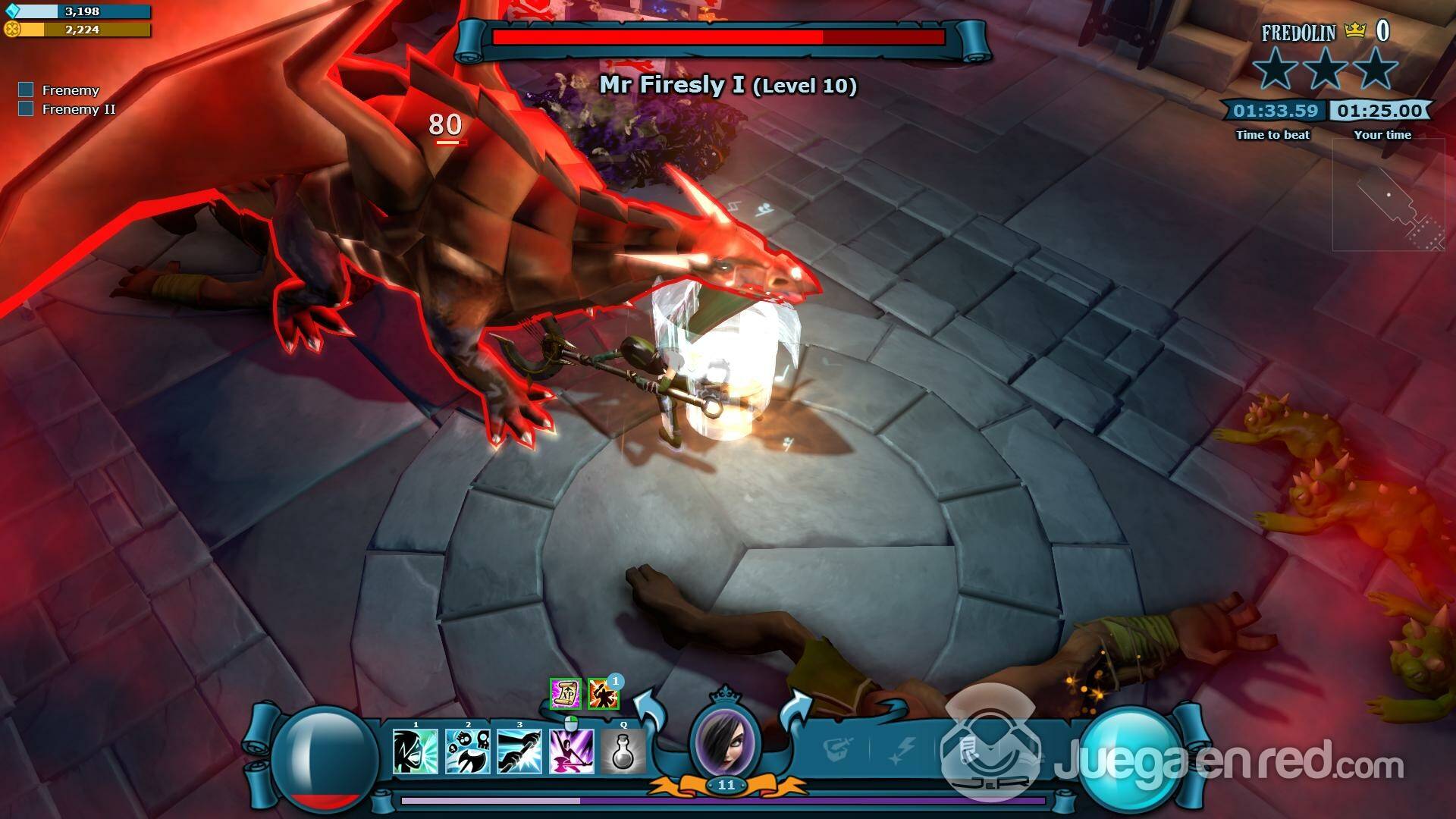Select the orange fighter buff icon
This screenshot has height=819, width=1456.
pos(602,694)
